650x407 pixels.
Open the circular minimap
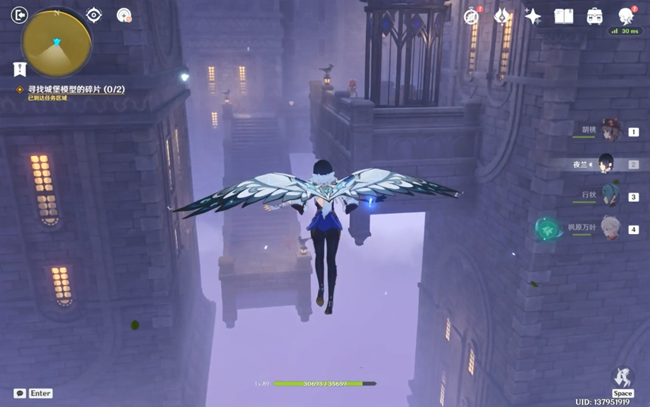pyautogui.click(x=57, y=41)
